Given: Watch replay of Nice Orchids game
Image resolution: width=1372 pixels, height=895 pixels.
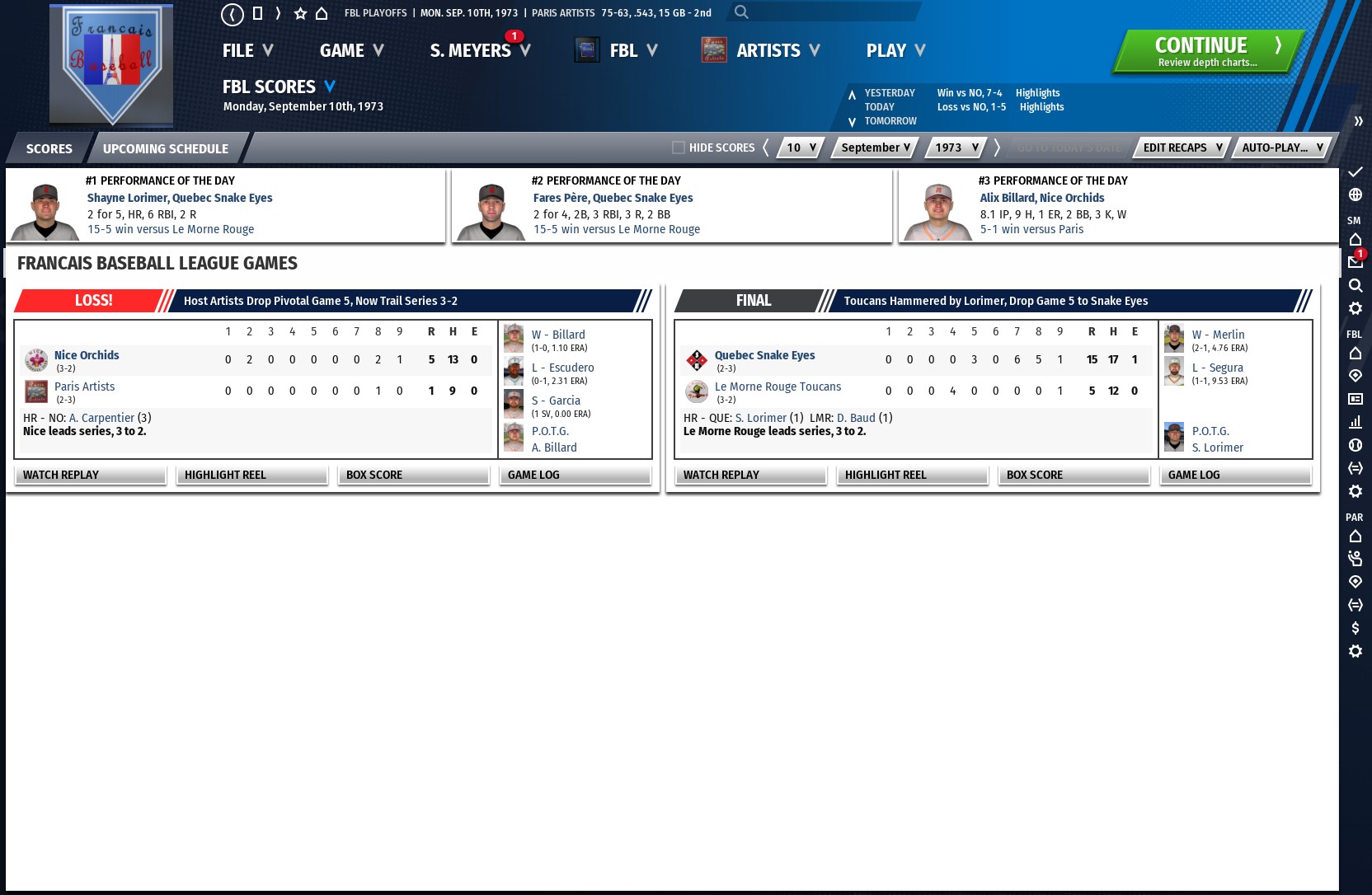Looking at the screenshot, I should click(90, 475).
